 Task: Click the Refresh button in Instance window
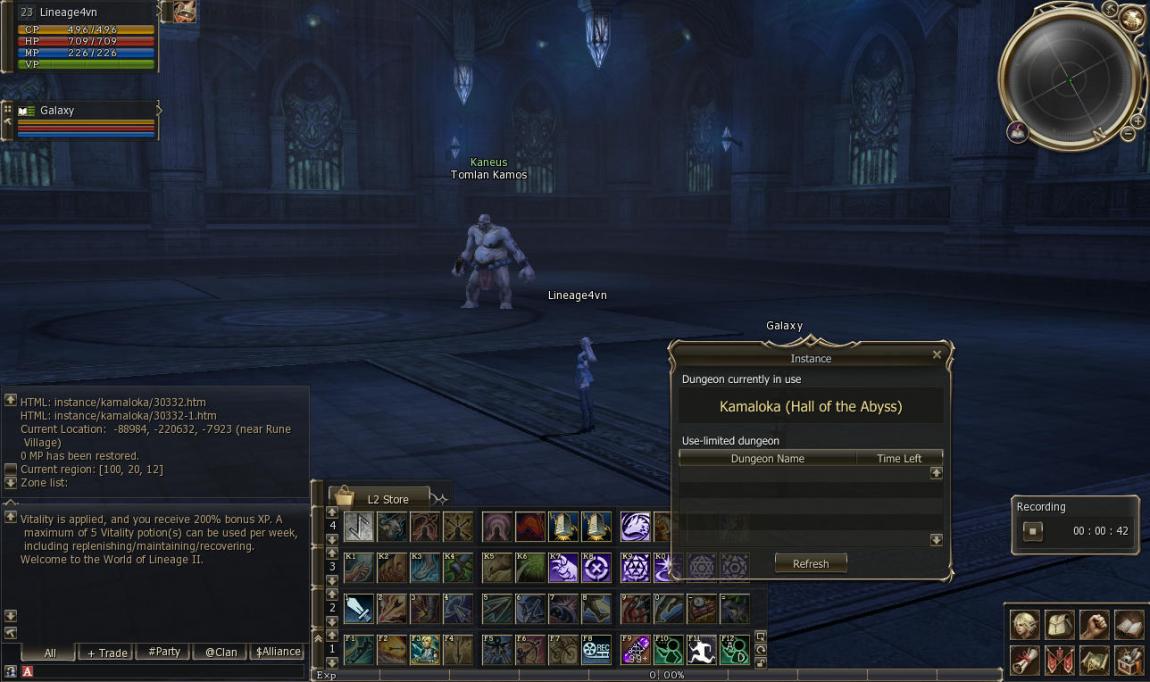click(810, 563)
